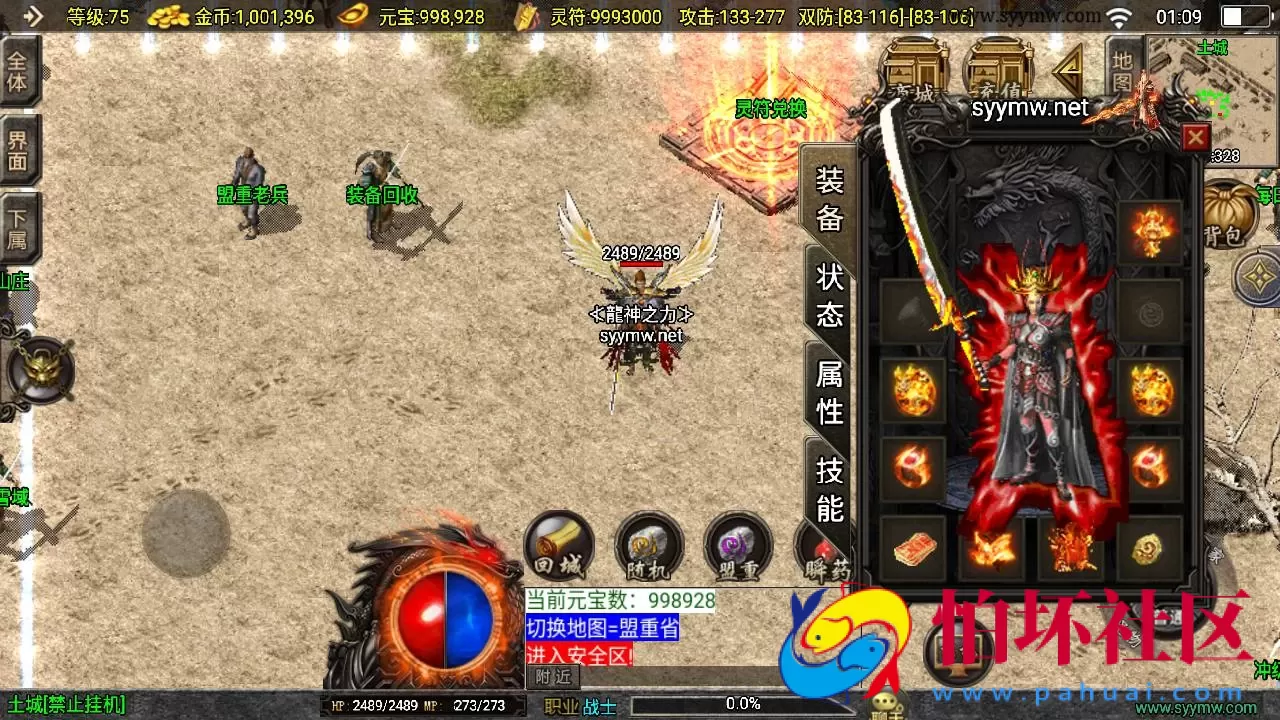Viewport: 1280px width, 720px height.
Task: Expand the 下属 side panel
Action: 20,223
